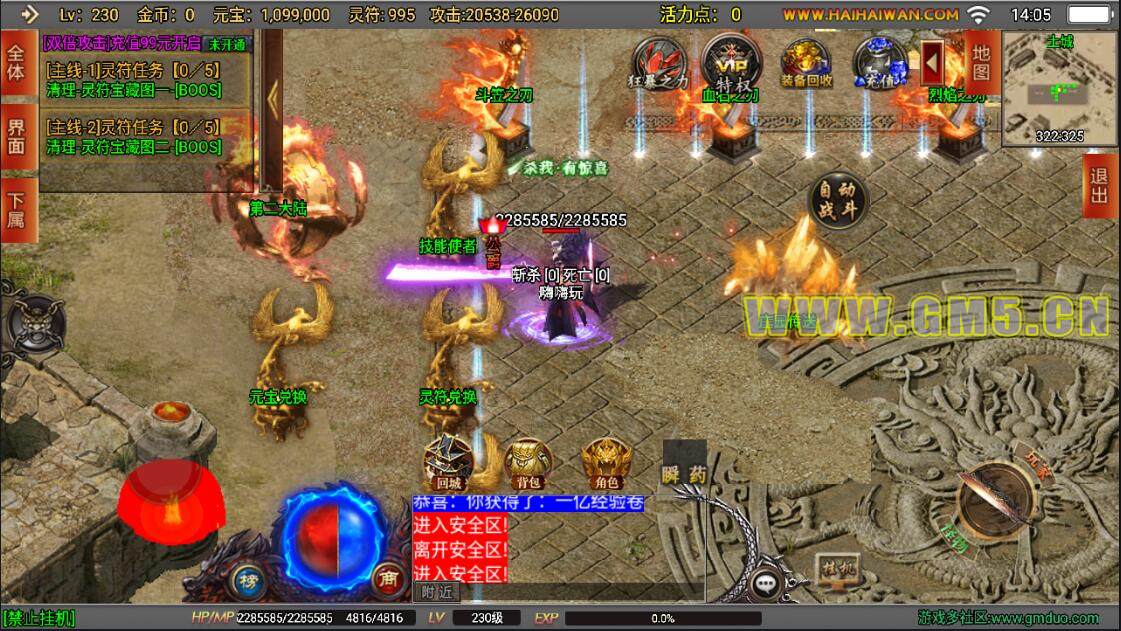Use the 回城 return-to-town button
This screenshot has height=631, width=1121.
point(448,463)
